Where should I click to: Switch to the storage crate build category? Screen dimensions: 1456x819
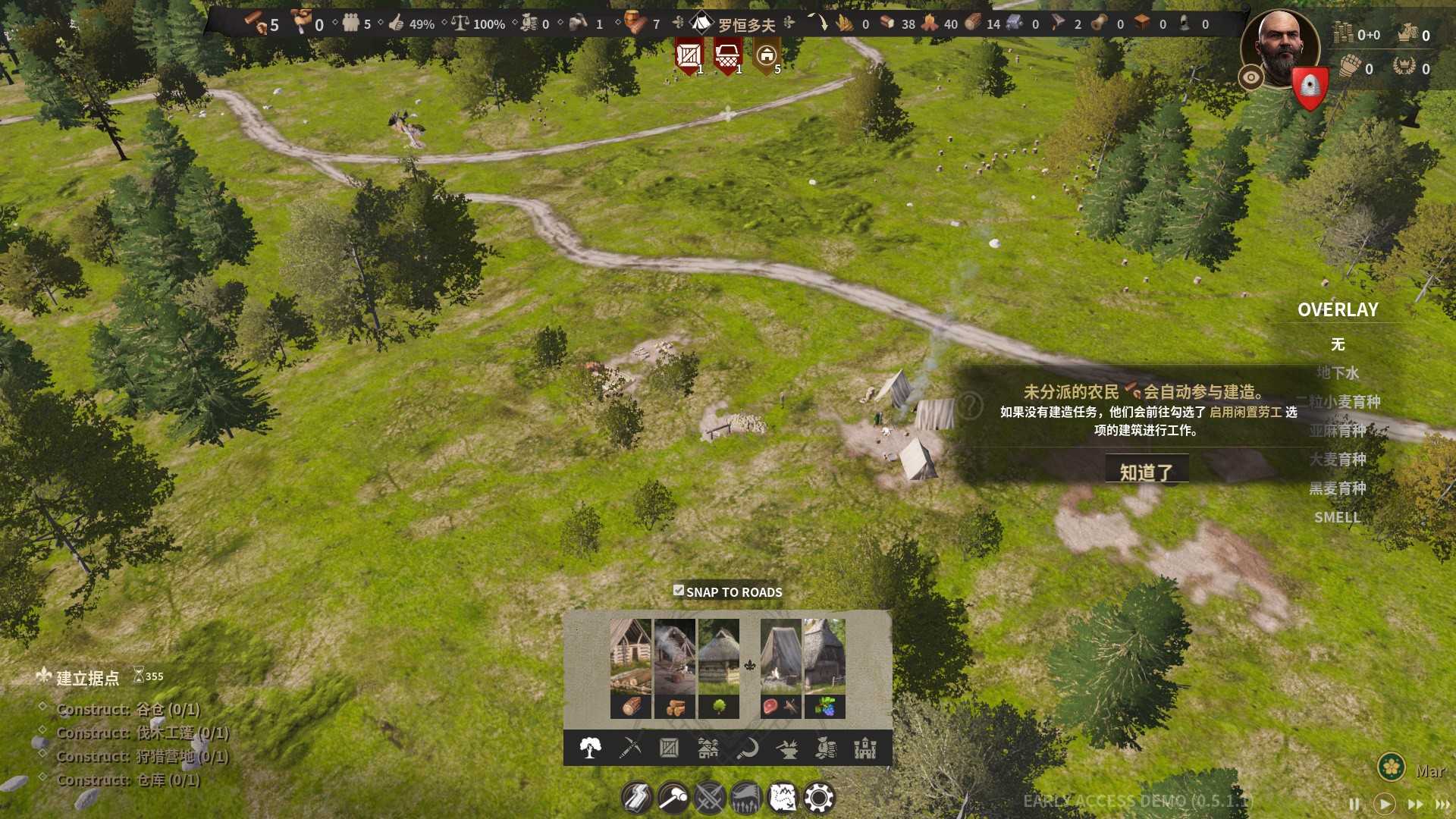(x=669, y=748)
